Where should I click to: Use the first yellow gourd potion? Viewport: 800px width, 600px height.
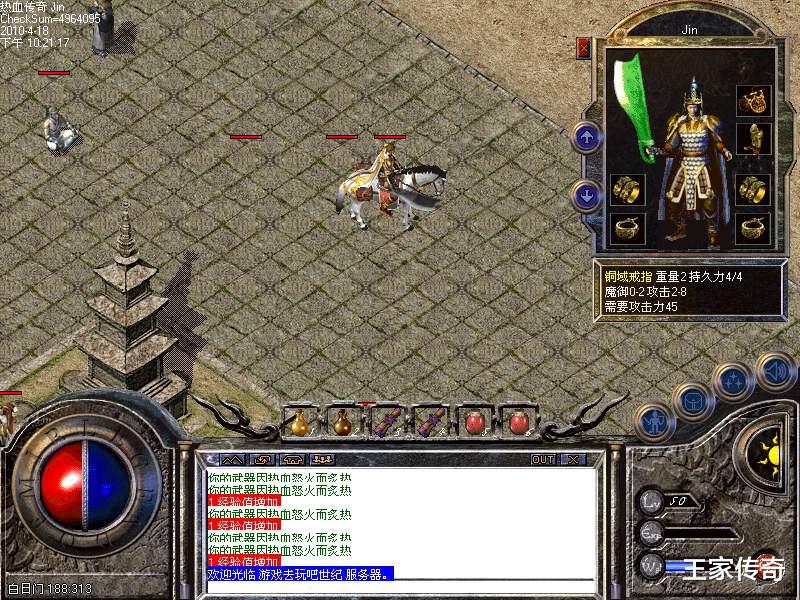(x=299, y=422)
